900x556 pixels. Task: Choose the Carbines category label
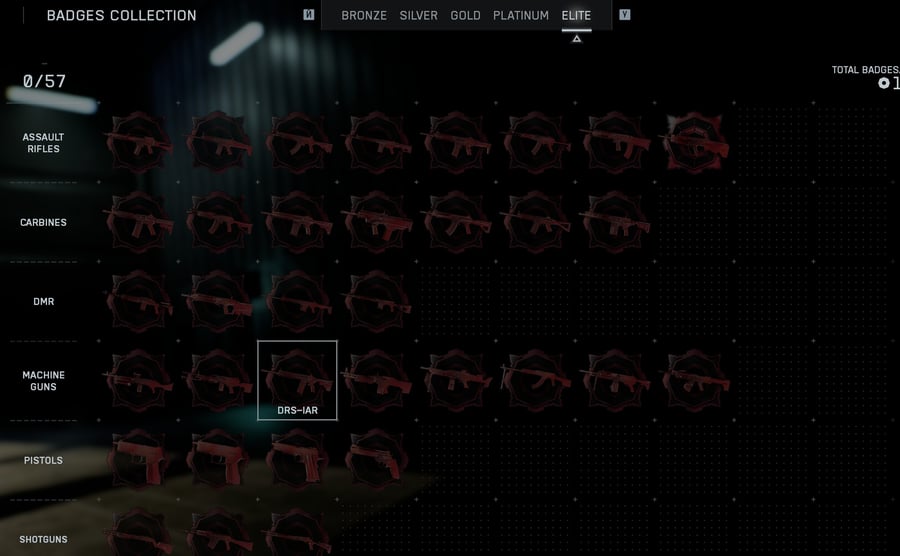pyautogui.click(x=43, y=222)
